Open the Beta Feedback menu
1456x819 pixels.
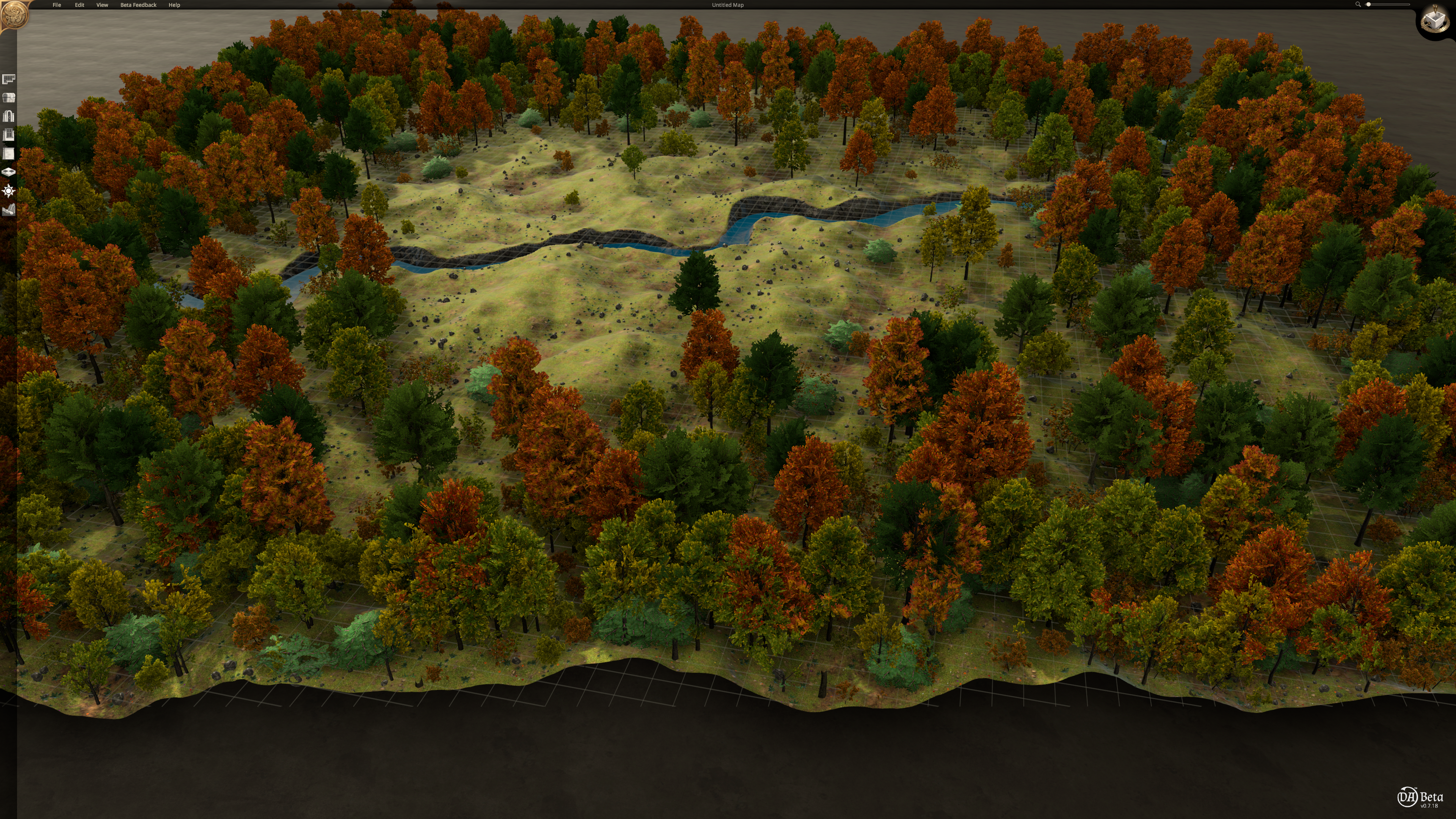coord(138,5)
